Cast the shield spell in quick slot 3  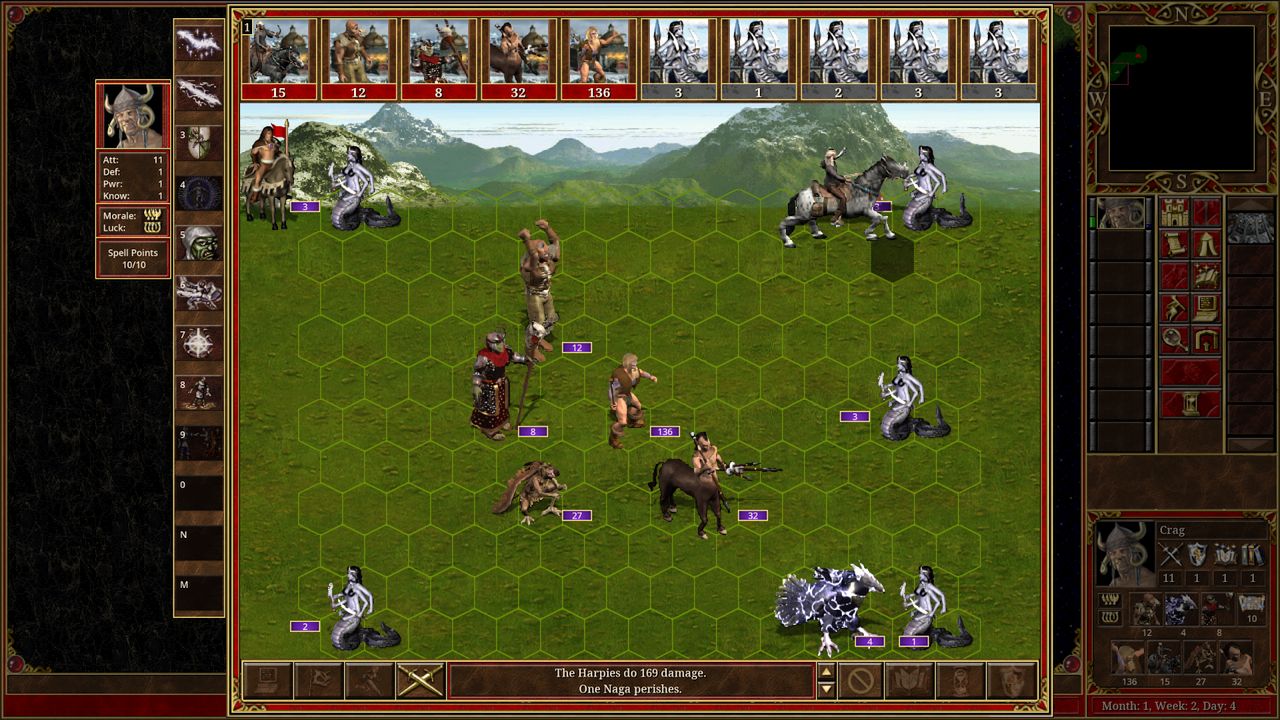click(199, 143)
